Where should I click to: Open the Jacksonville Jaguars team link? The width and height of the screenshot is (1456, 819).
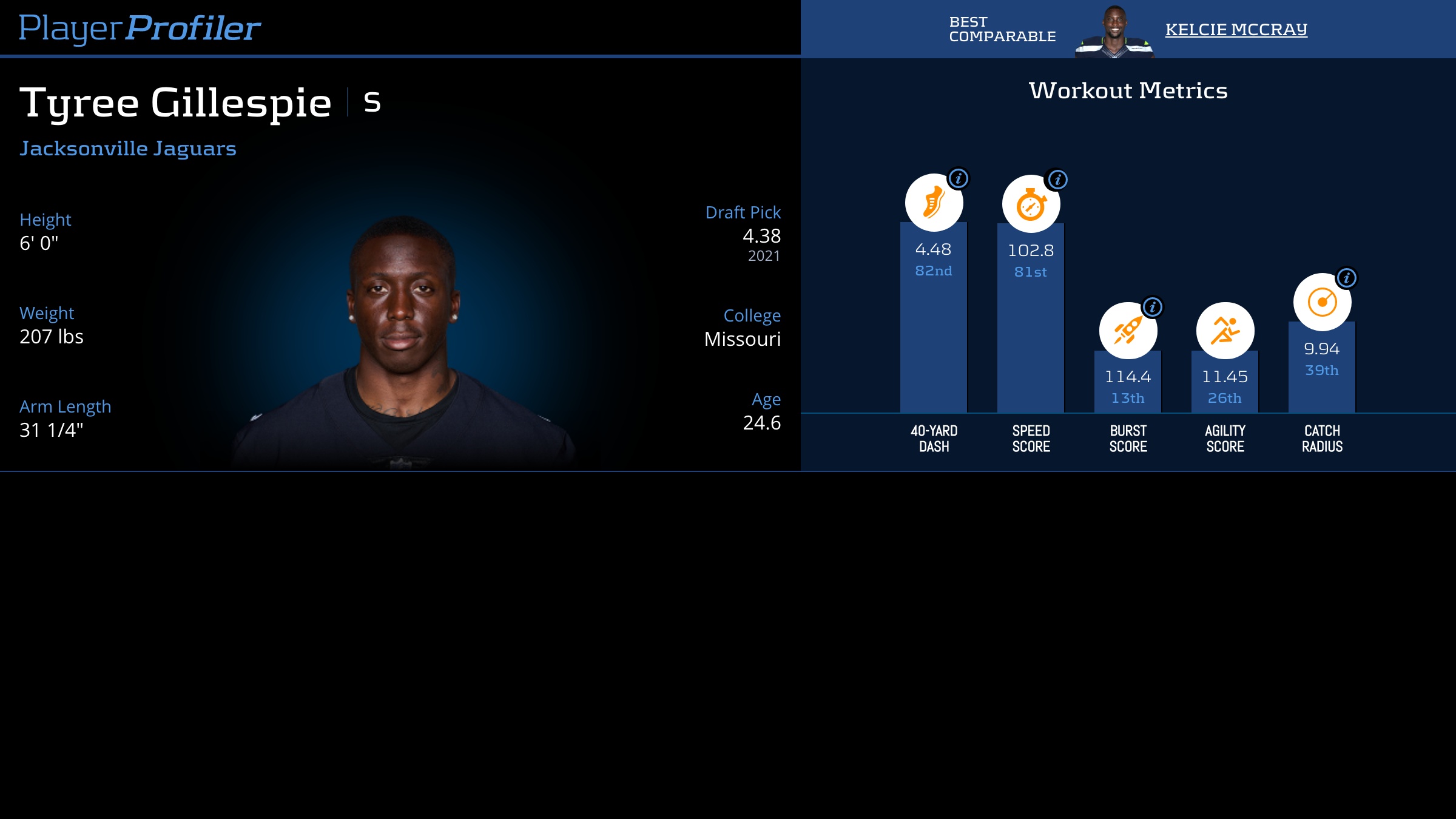(128, 149)
